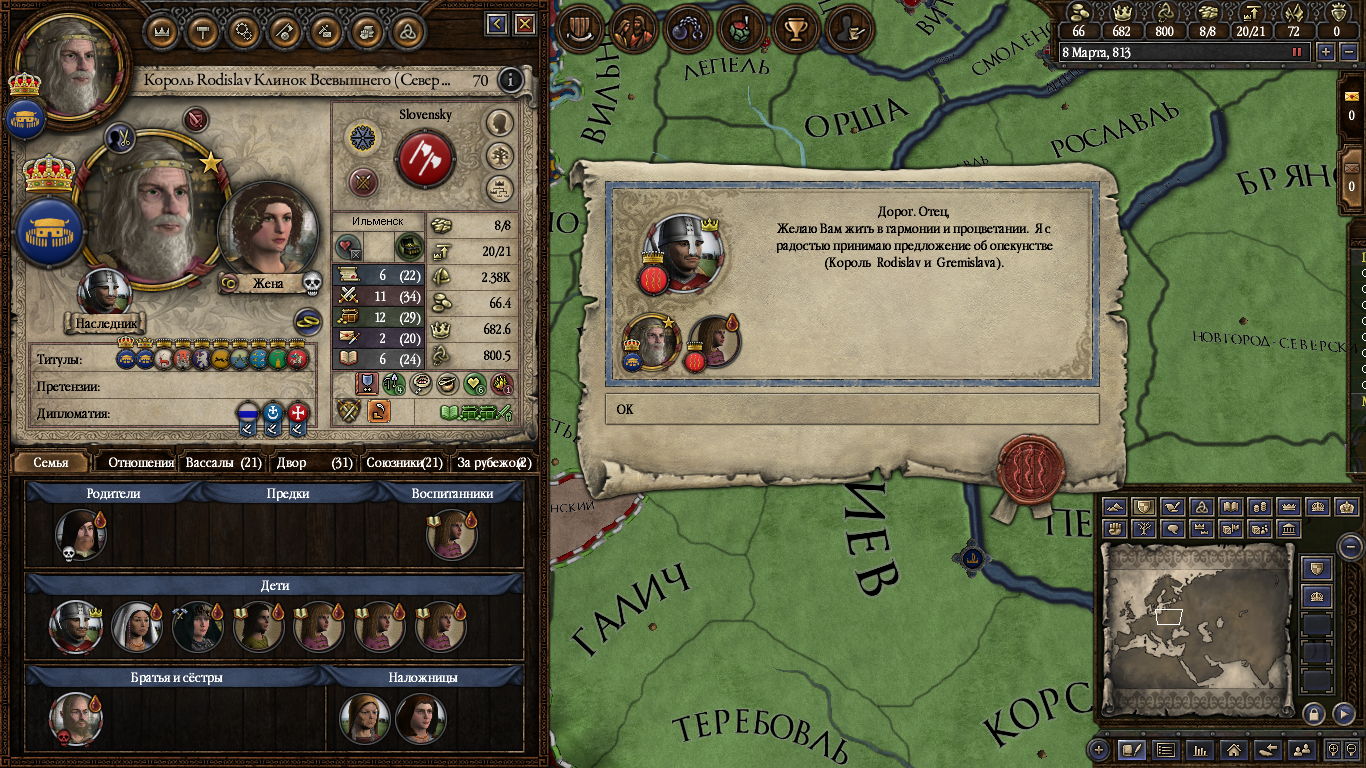
Task: Select the sibling portrait under Братья и сёстры
Action: click(74, 717)
